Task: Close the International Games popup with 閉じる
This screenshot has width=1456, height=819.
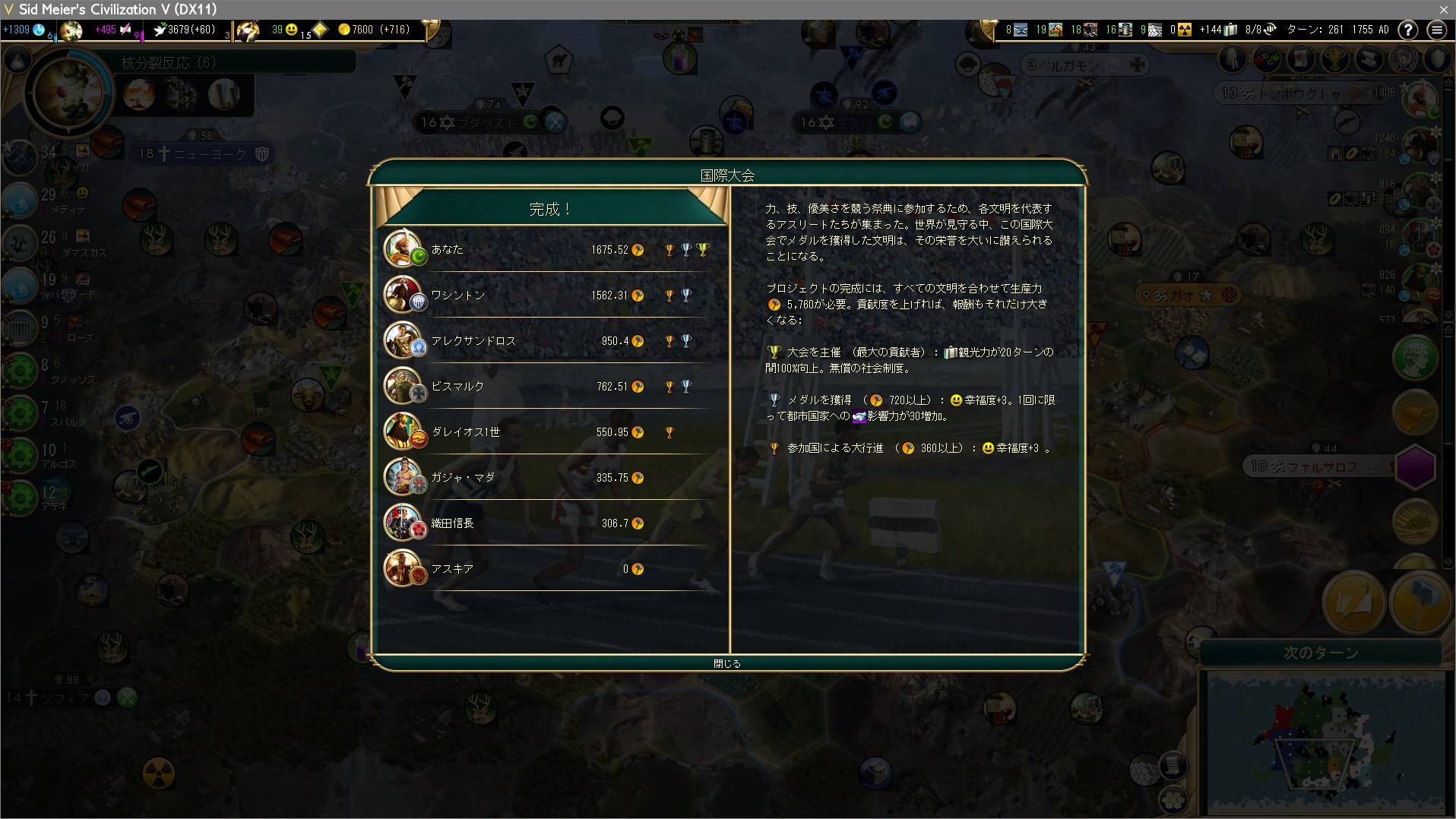Action: pyautogui.click(x=726, y=663)
